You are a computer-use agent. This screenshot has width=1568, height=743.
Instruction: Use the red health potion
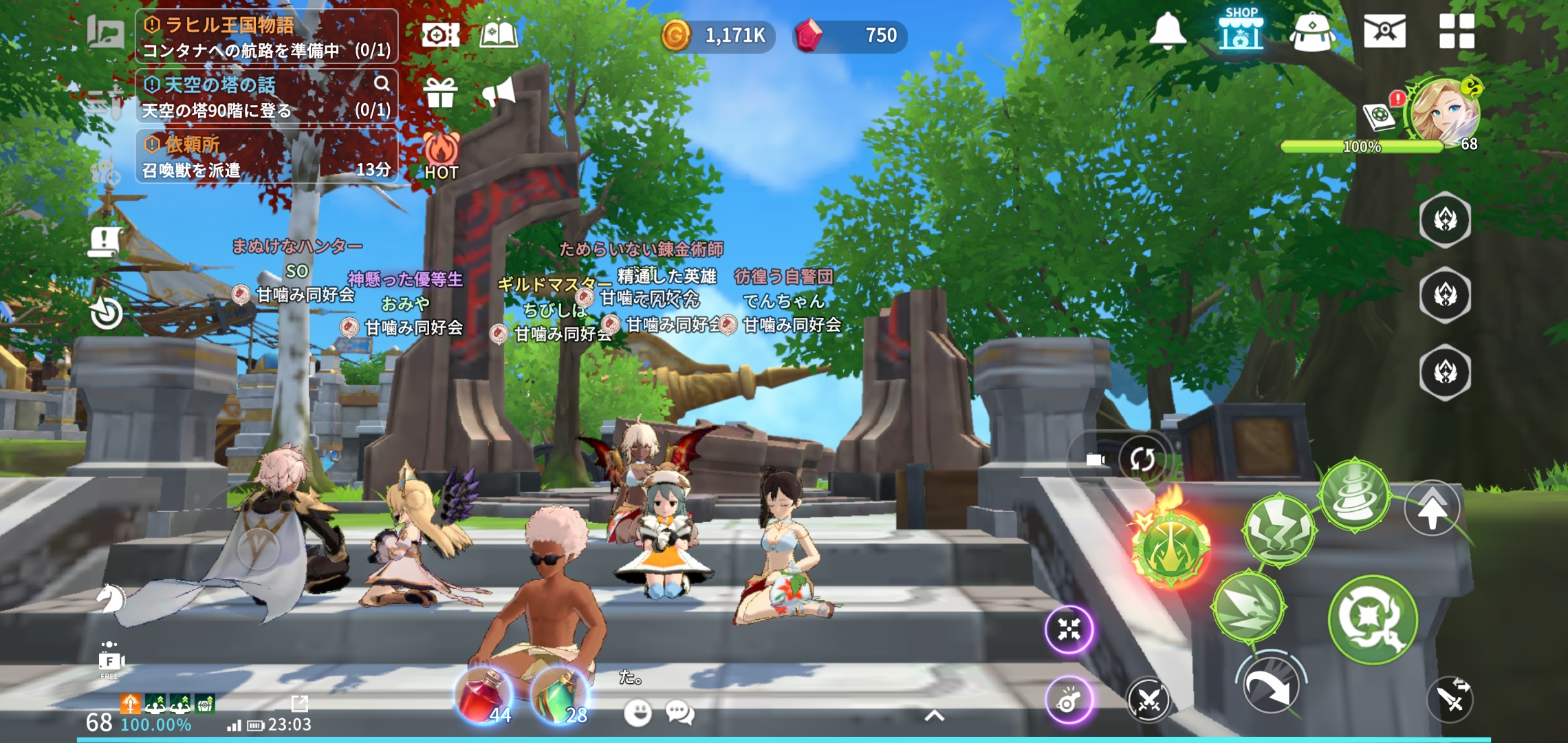(x=484, y=696)
